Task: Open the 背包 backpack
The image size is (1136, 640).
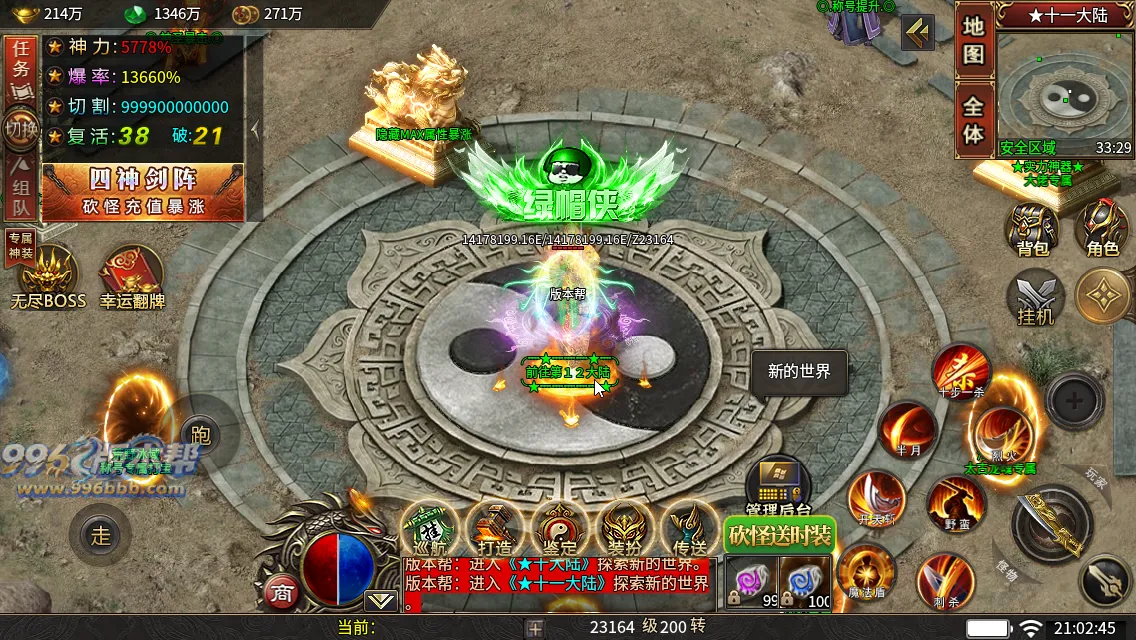Action: (x=1033, y=229)
